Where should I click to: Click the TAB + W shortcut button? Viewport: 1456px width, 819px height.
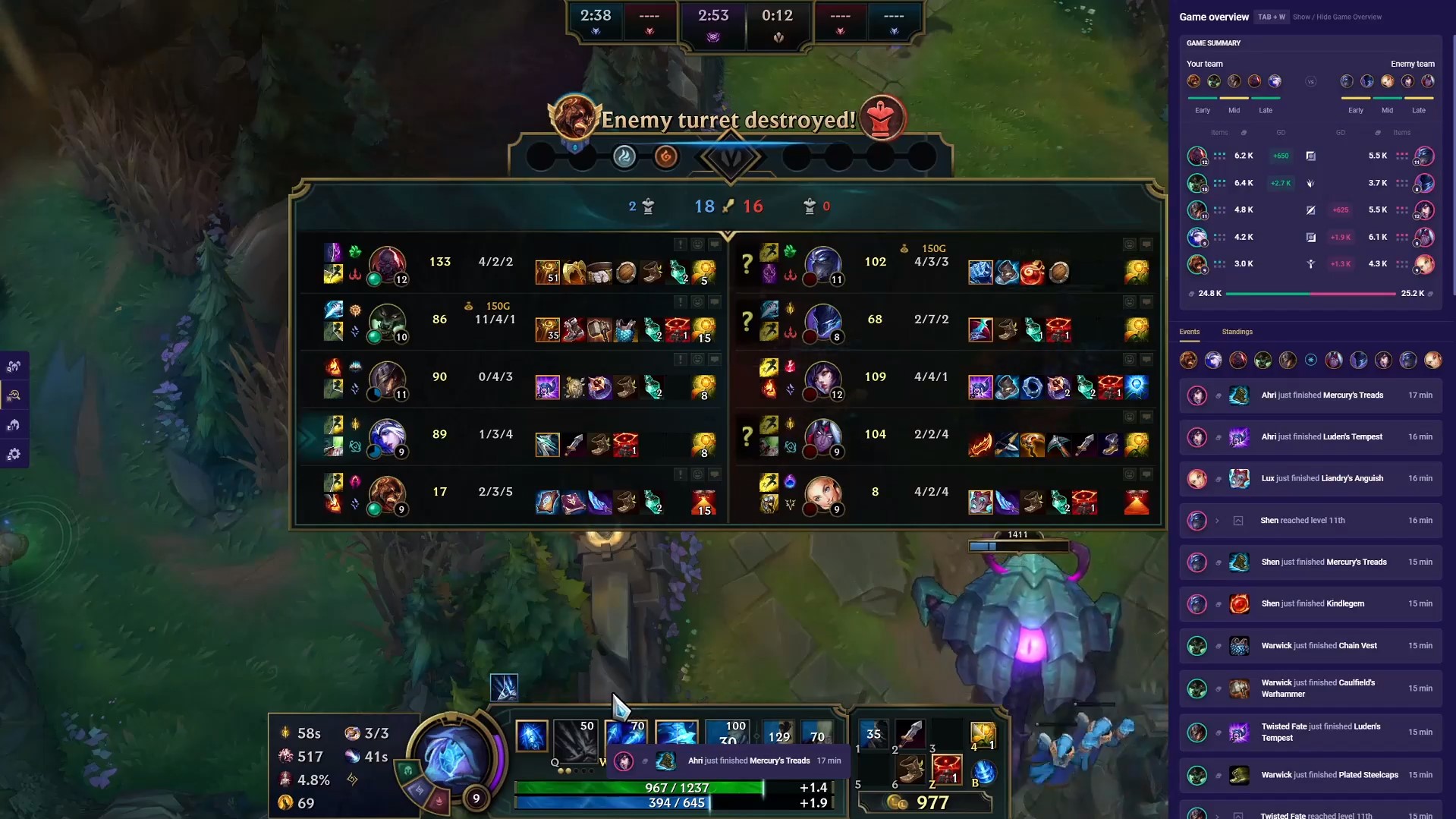[1271, 15]
